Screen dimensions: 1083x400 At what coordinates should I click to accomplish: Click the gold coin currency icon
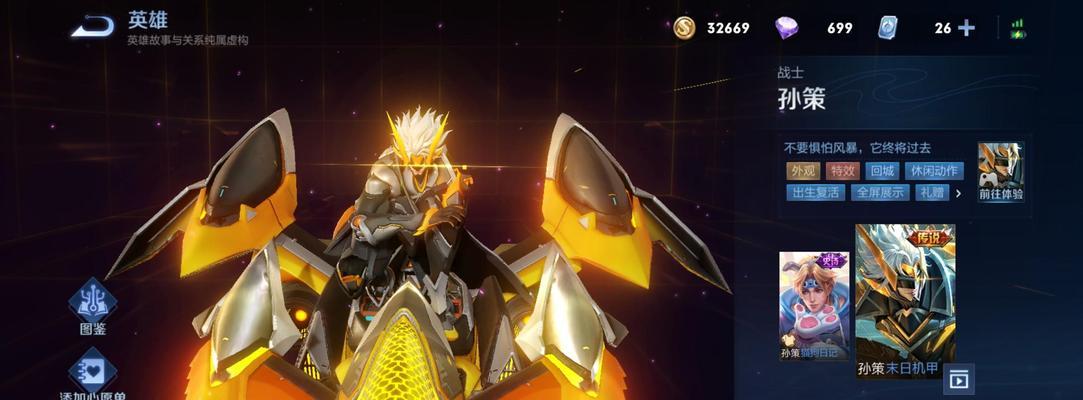pos(684,28)
